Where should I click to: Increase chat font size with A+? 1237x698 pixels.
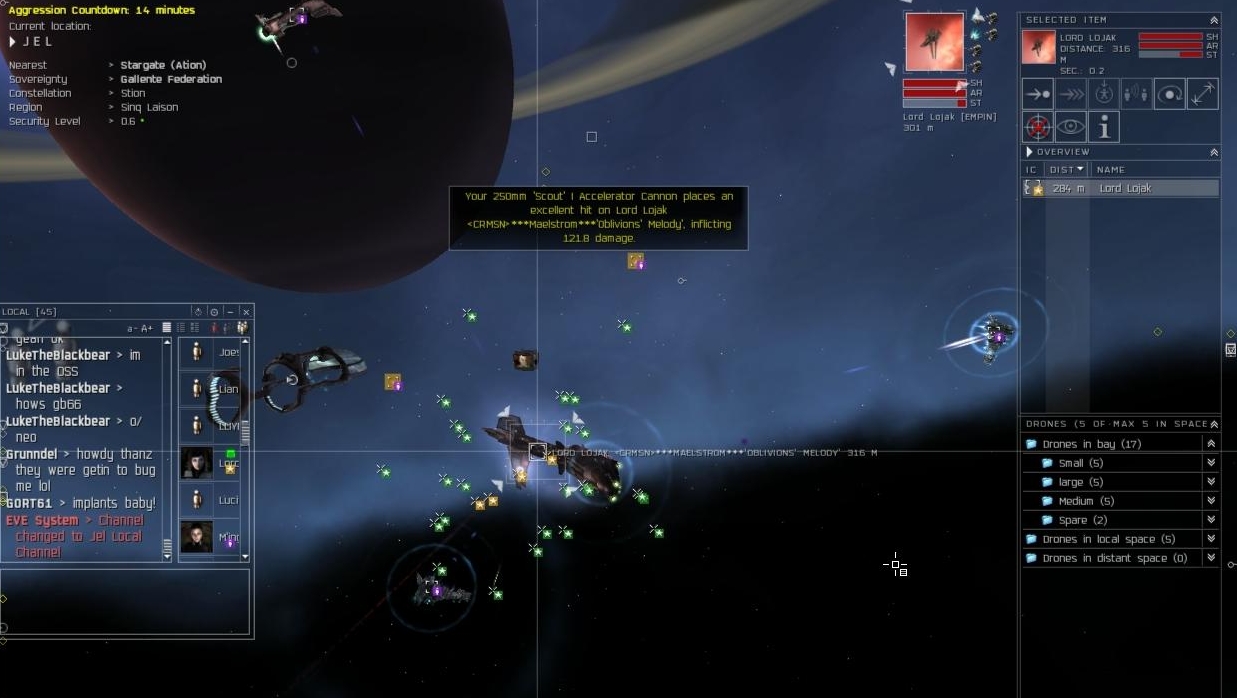click(x=147, y=328)
